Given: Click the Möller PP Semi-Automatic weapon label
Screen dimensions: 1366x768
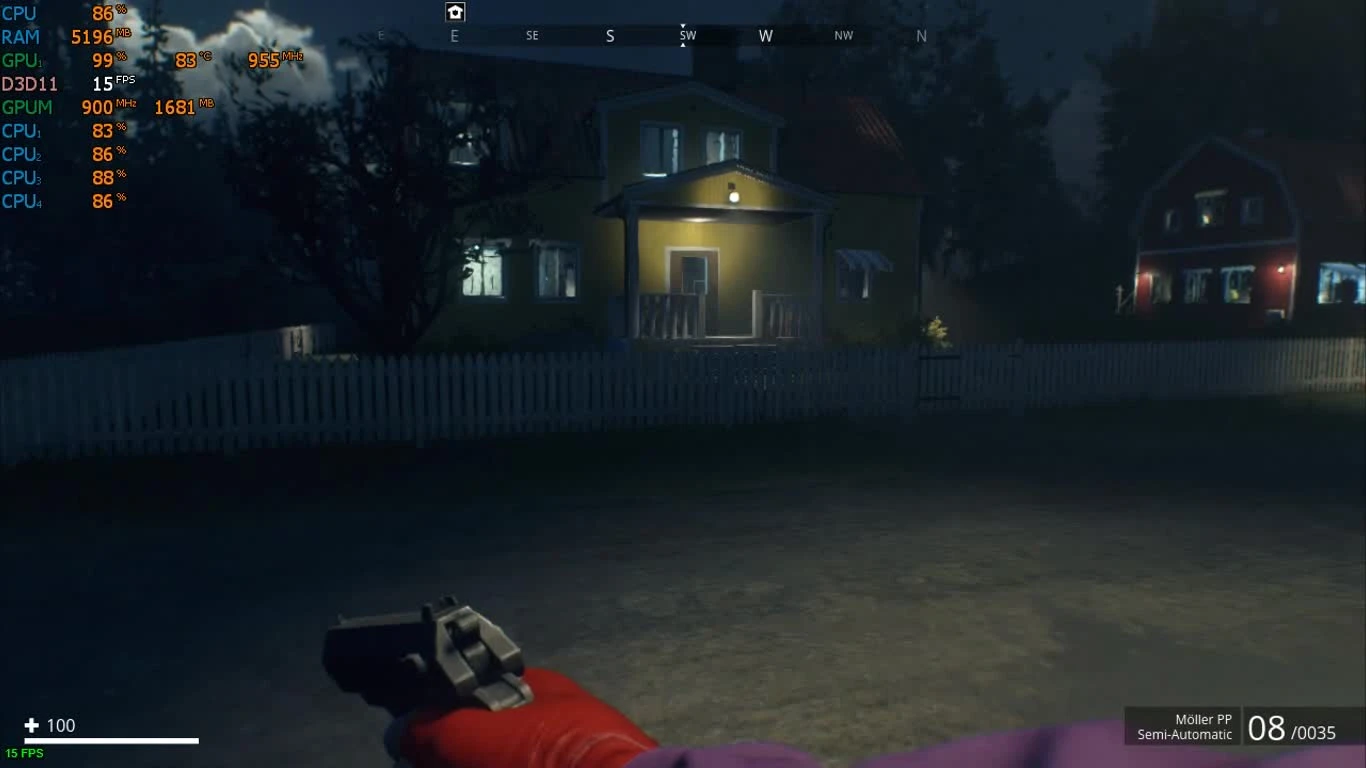Looking at the screenshot, I should pos(1184,726).
